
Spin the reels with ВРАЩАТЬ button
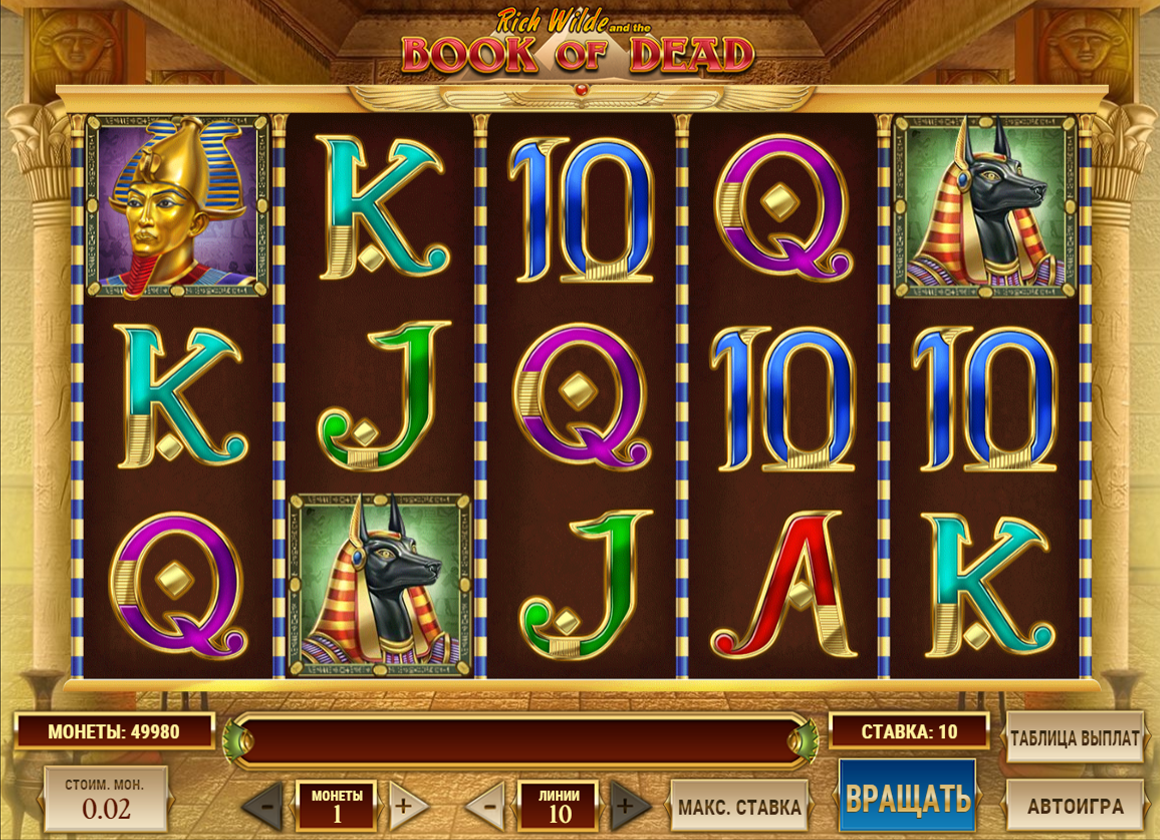coord(907,798)
